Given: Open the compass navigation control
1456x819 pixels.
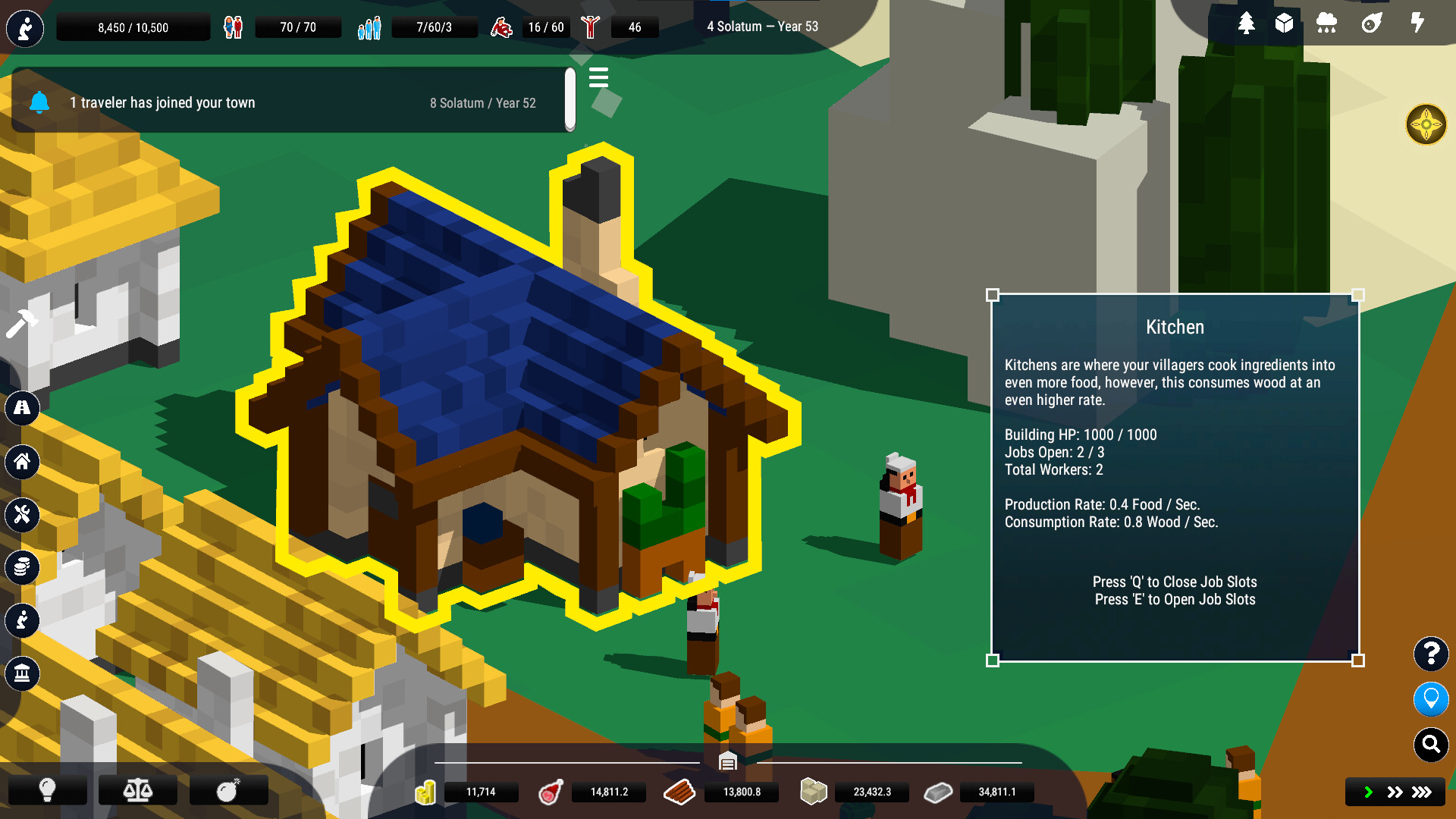Looking at the screenshot, I should tap(1427, 125).
